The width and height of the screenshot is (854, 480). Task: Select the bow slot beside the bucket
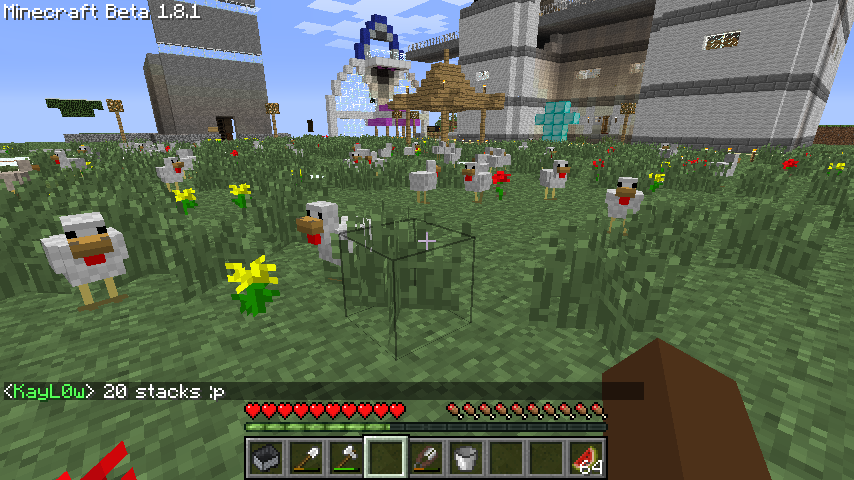pyautogui.click(x=425, y=458)
